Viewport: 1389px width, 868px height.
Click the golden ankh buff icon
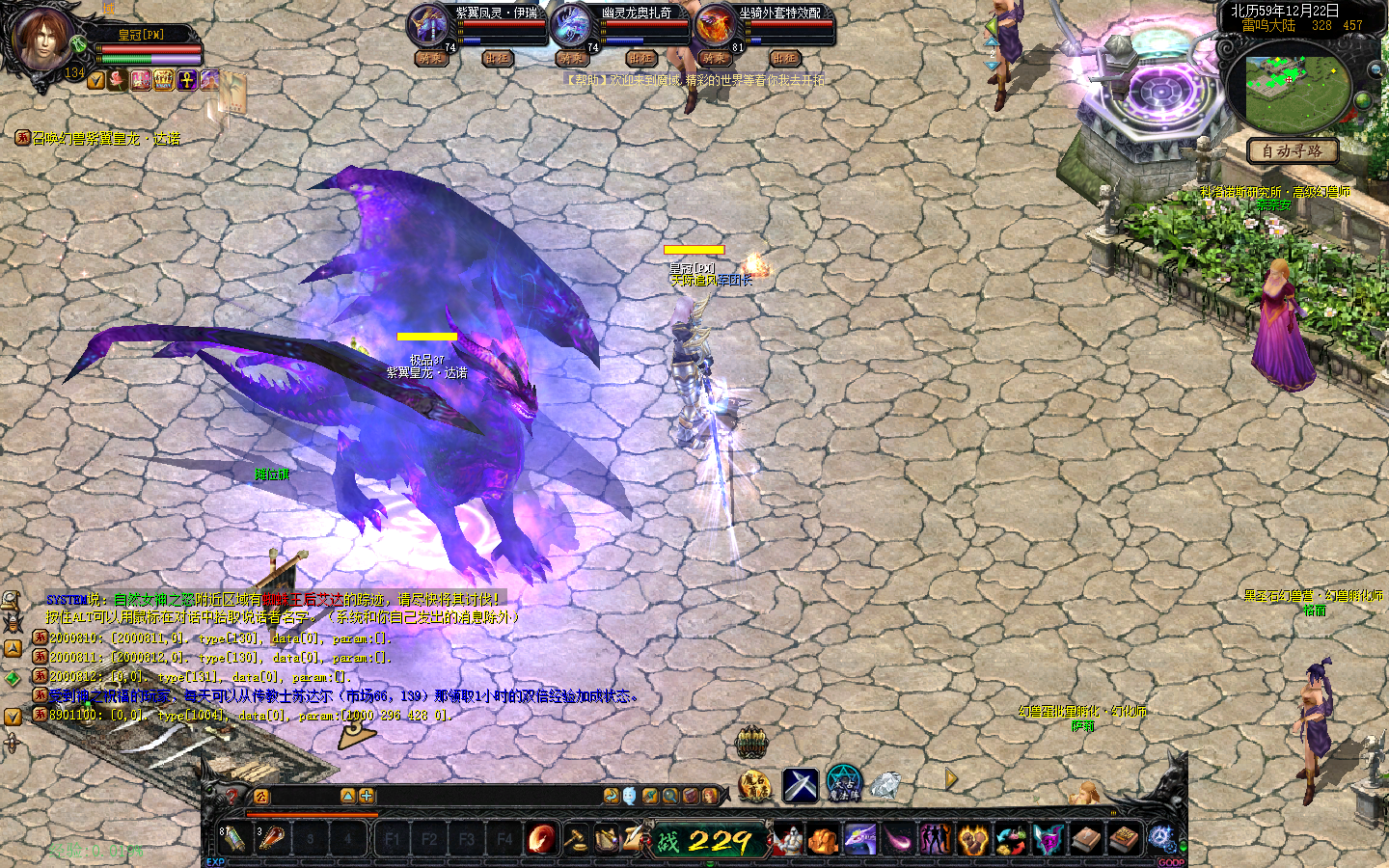pos(186,80)
